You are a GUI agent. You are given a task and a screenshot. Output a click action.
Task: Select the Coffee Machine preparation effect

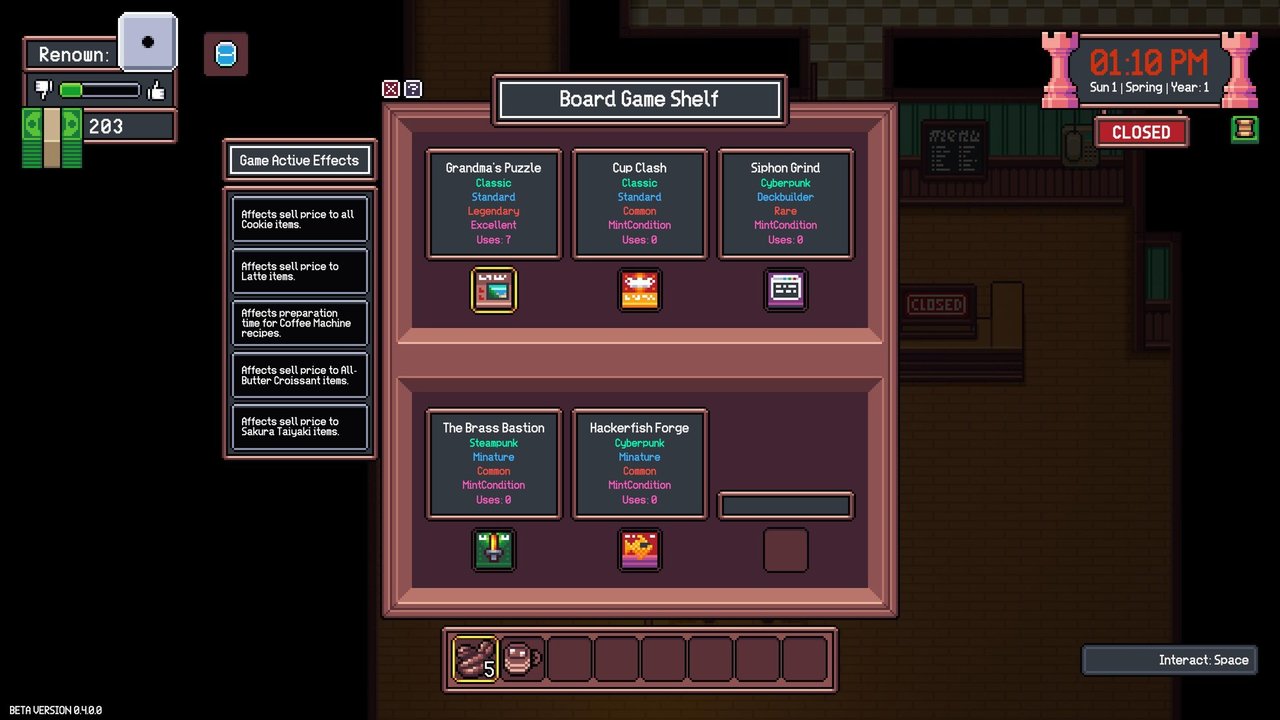coord(300,323)
